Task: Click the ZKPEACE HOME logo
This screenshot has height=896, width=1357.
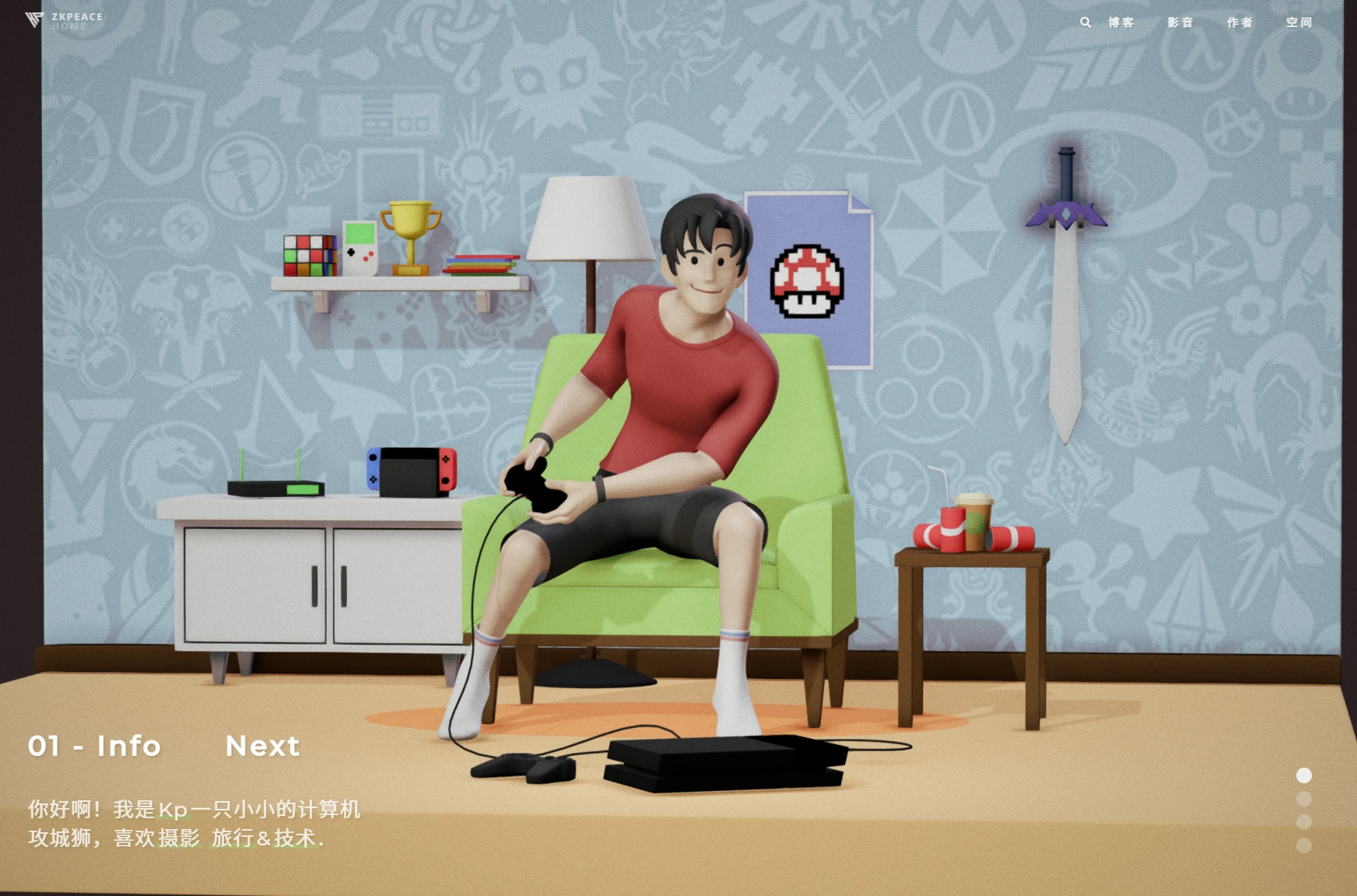Action: 64,20
